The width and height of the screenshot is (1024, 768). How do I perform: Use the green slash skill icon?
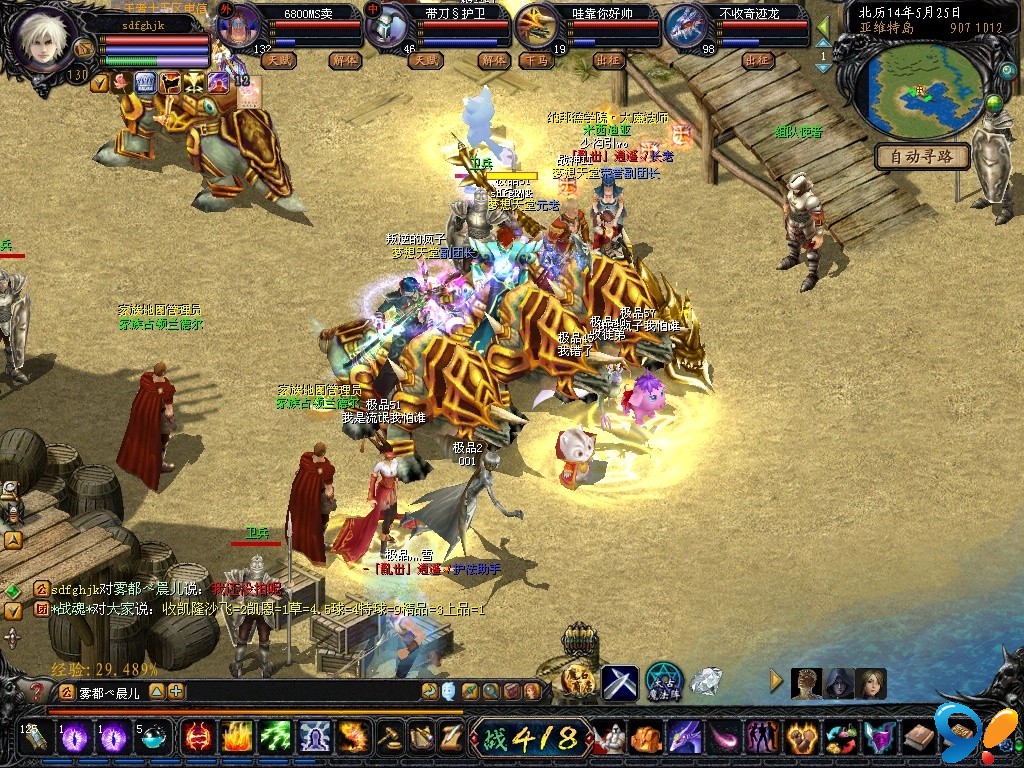click(x=275, y=738)
